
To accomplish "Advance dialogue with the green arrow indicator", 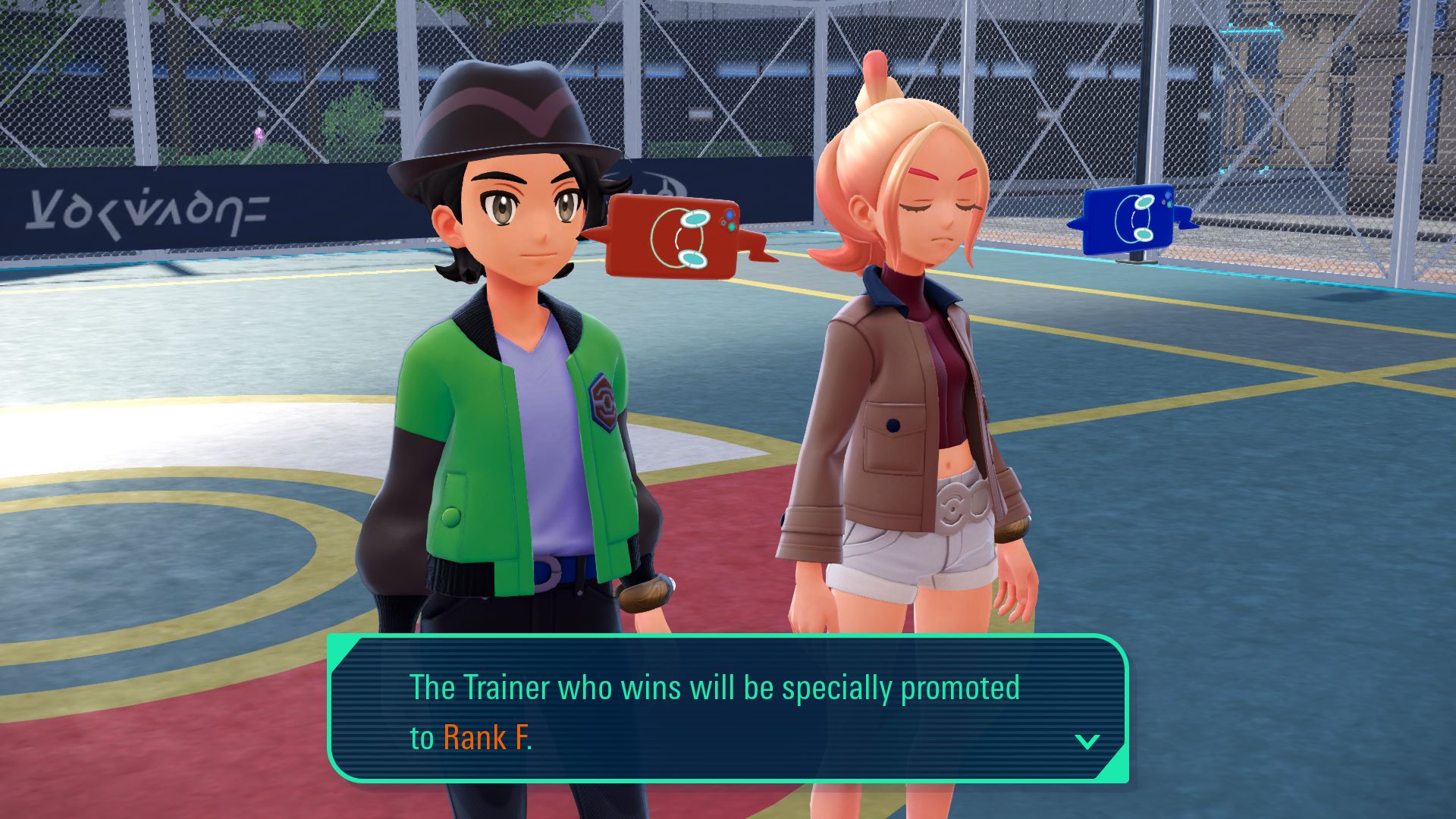I will point(1087,741).
